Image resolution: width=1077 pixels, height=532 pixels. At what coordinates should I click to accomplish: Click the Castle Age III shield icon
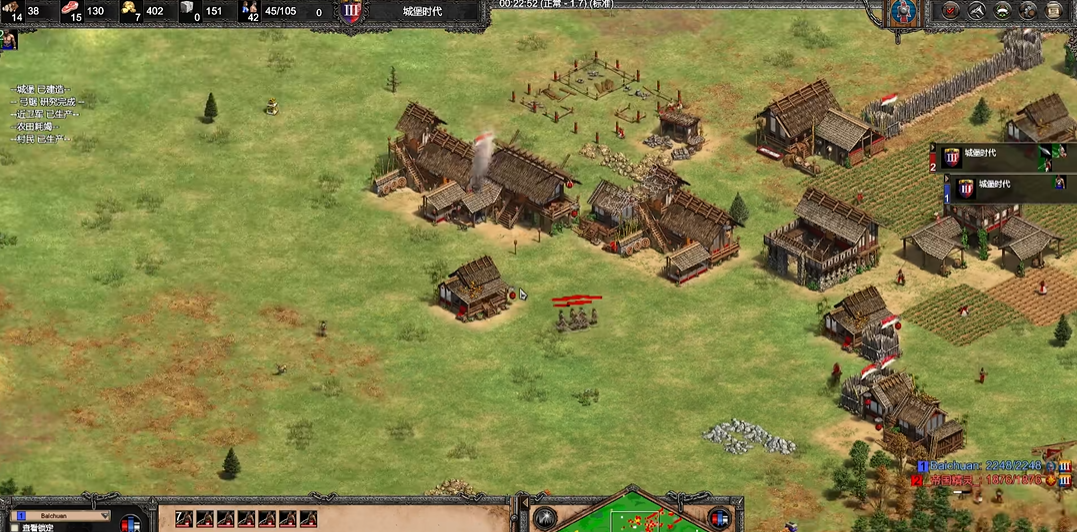coord(350,12)
